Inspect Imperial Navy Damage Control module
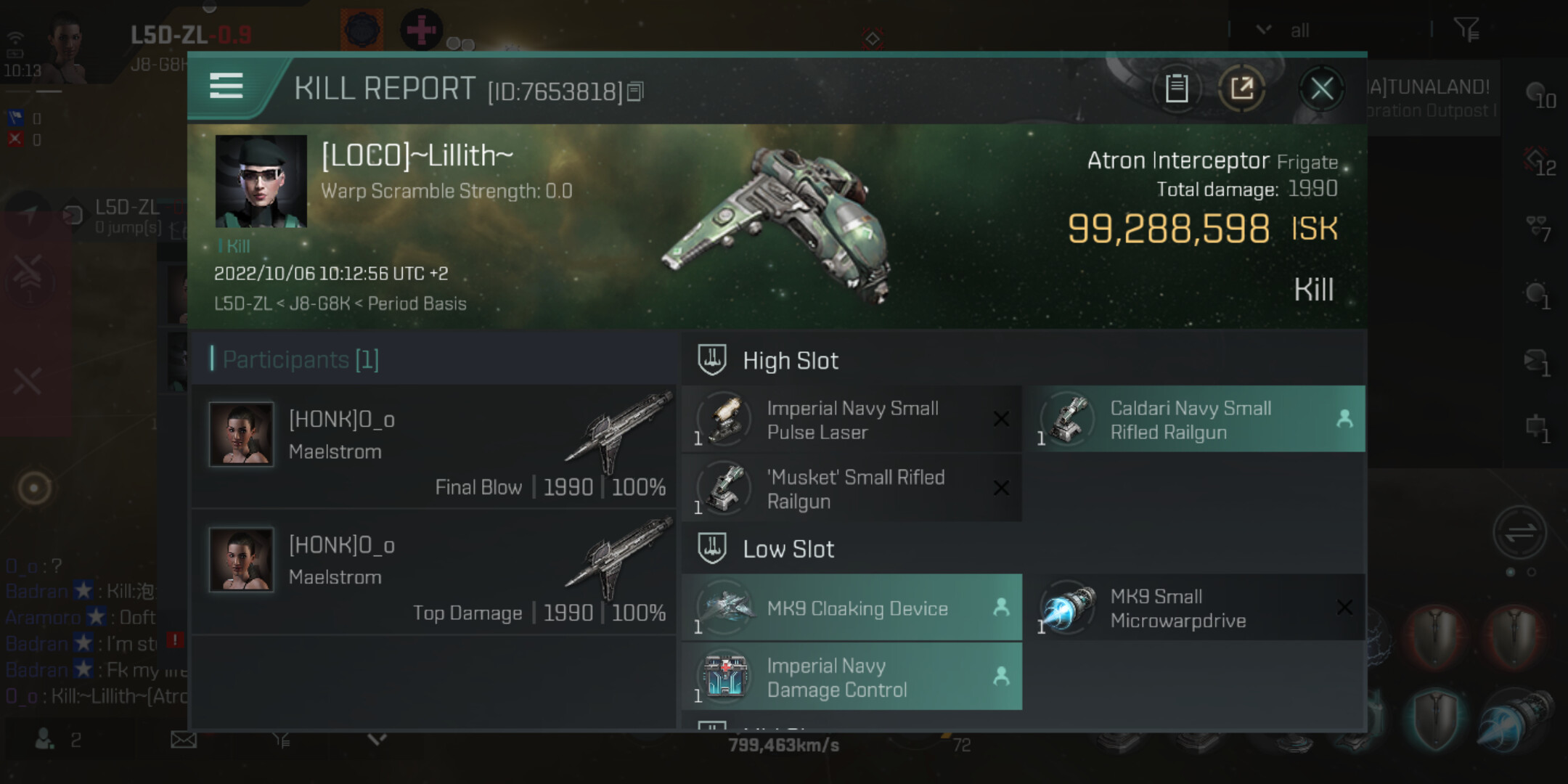This screenshot has height=784, width=1568. coord(852,677)
